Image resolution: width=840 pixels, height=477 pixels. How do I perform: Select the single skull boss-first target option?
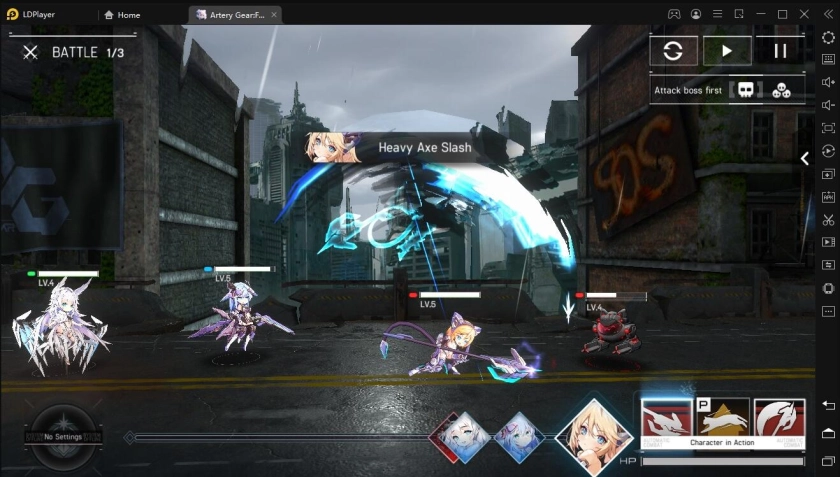click(745, 90)
